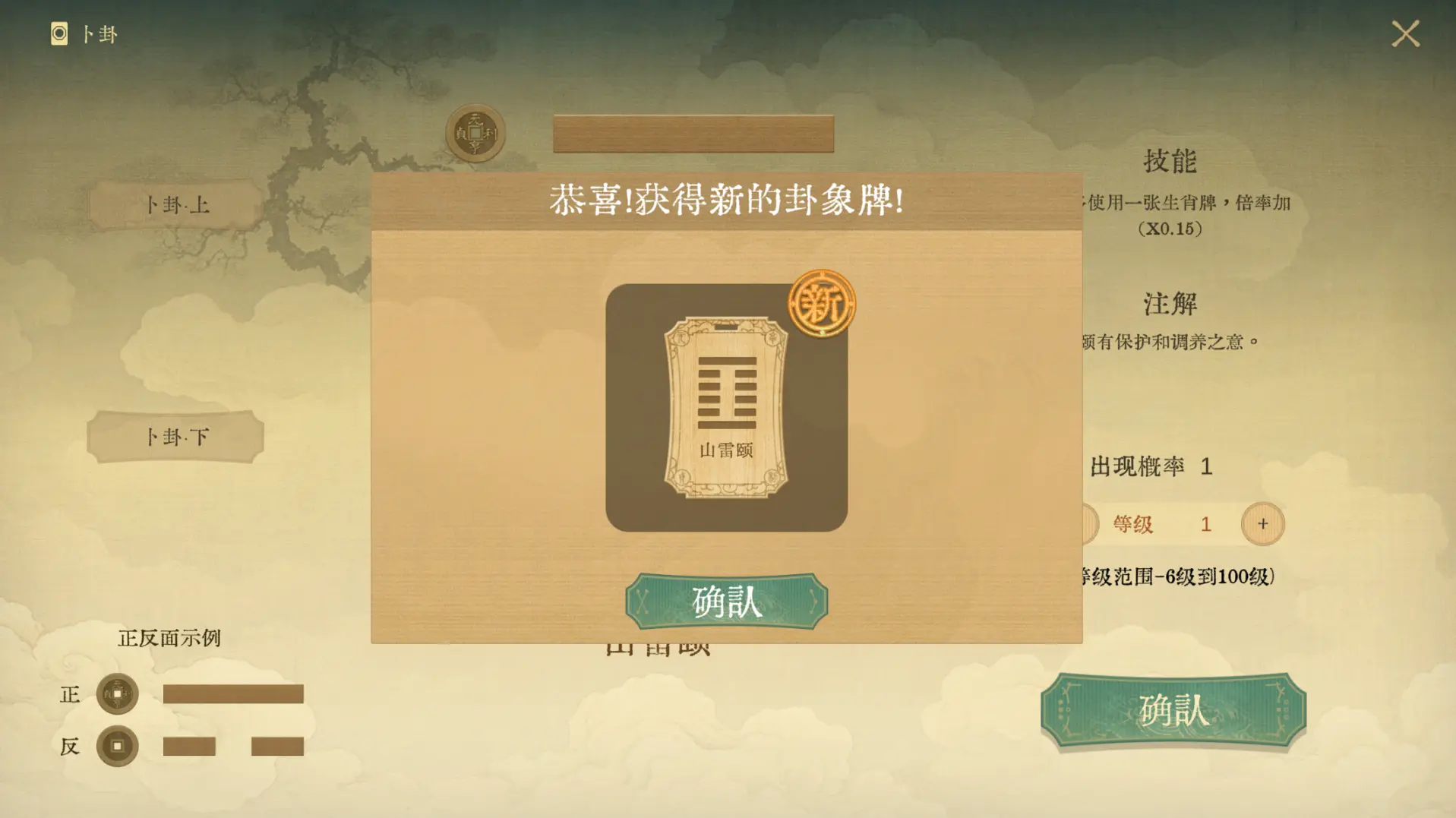Click the solid heads line next to 正

[232, 694]
